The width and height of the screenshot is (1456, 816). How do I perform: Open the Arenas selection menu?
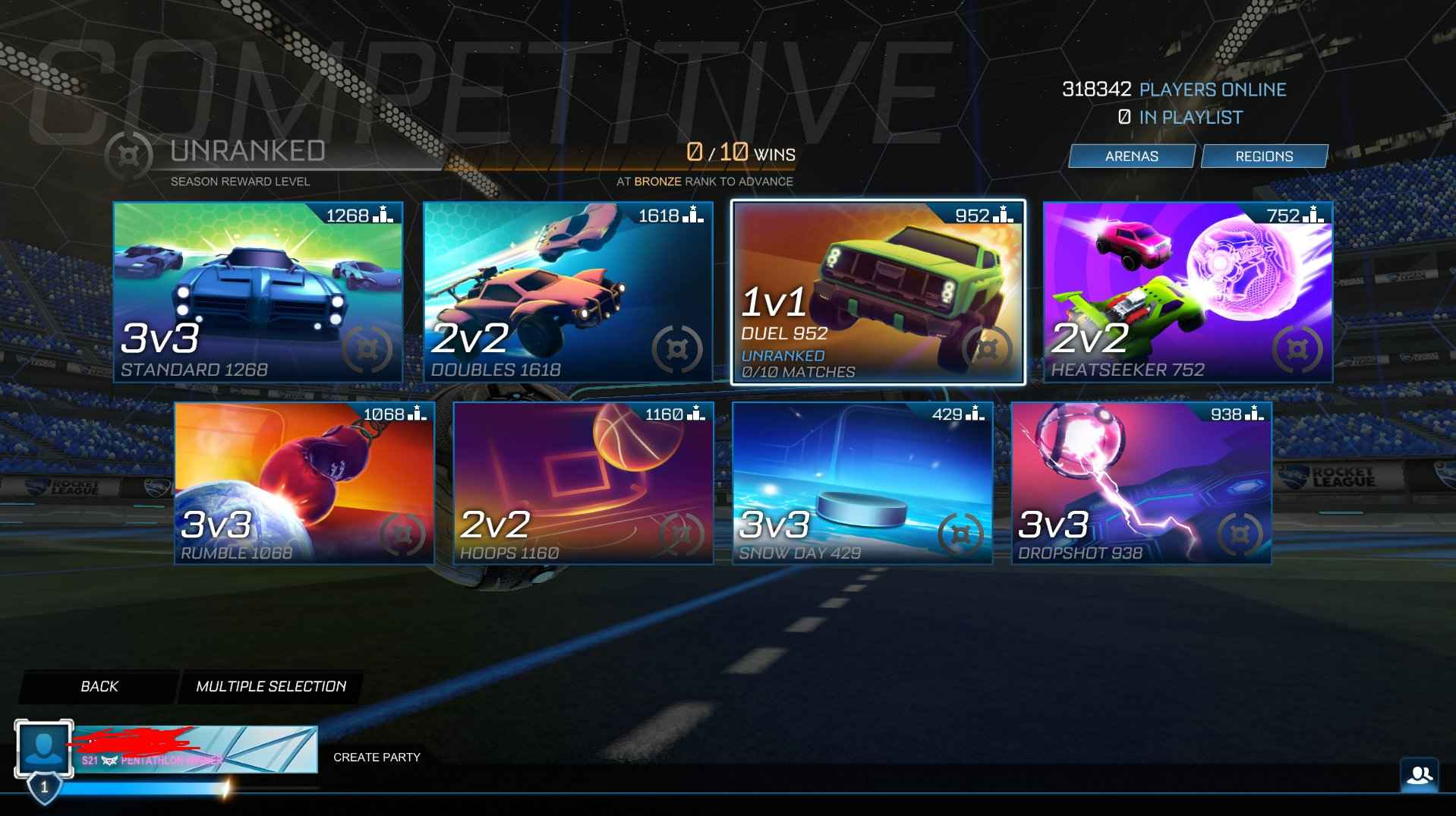1130,156
